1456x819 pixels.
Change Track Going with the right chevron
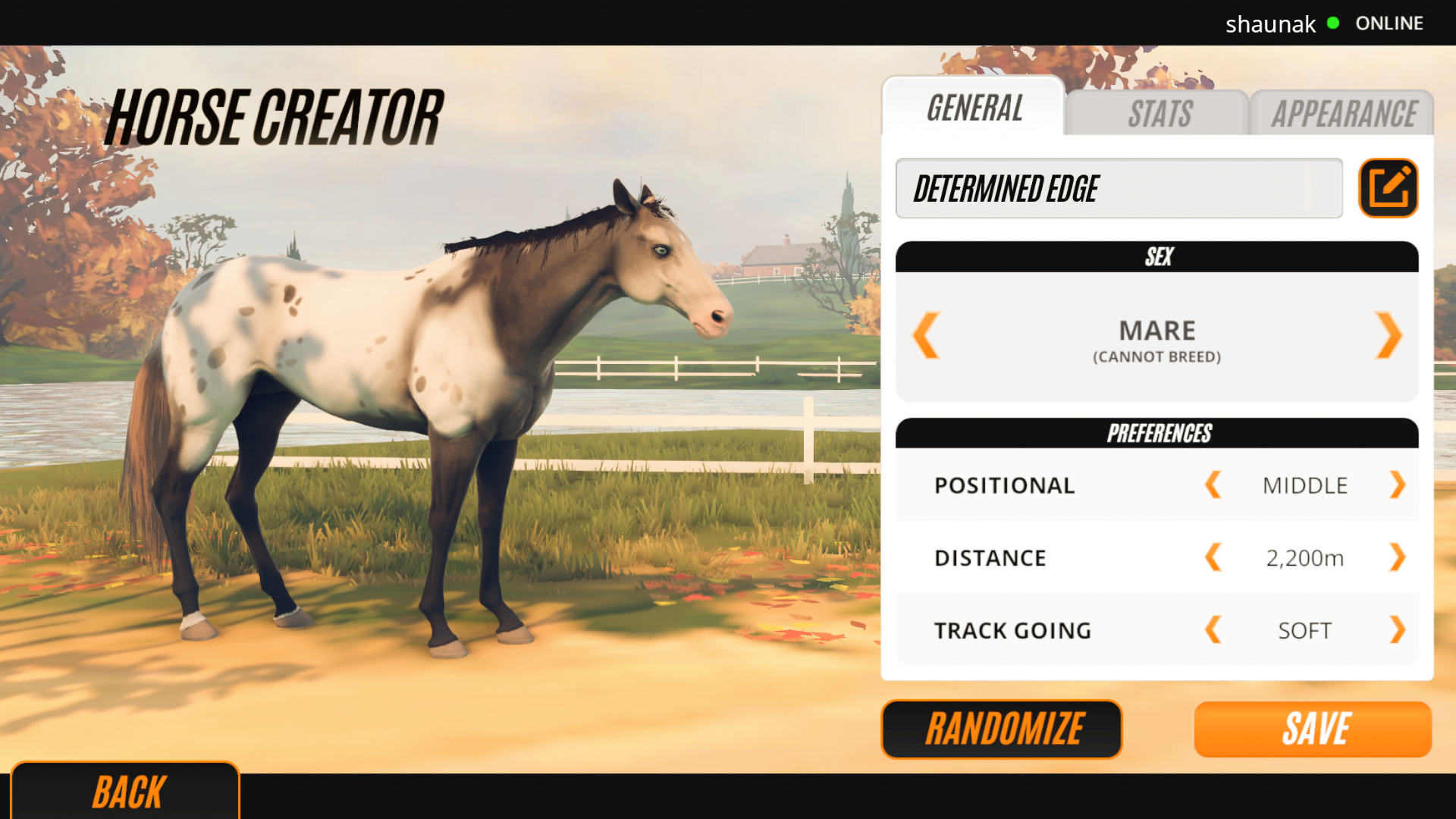point(1398,629)
